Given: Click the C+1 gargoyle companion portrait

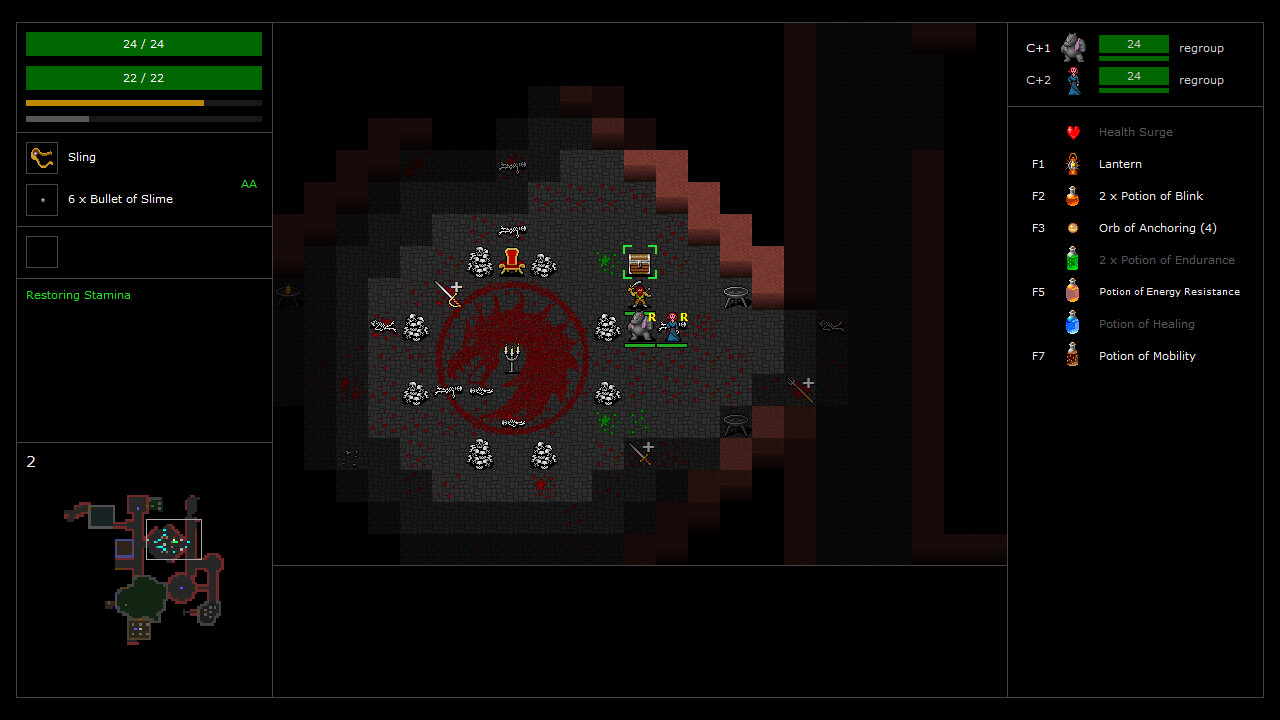Looking at the screenshot, I should point(1072,46).
